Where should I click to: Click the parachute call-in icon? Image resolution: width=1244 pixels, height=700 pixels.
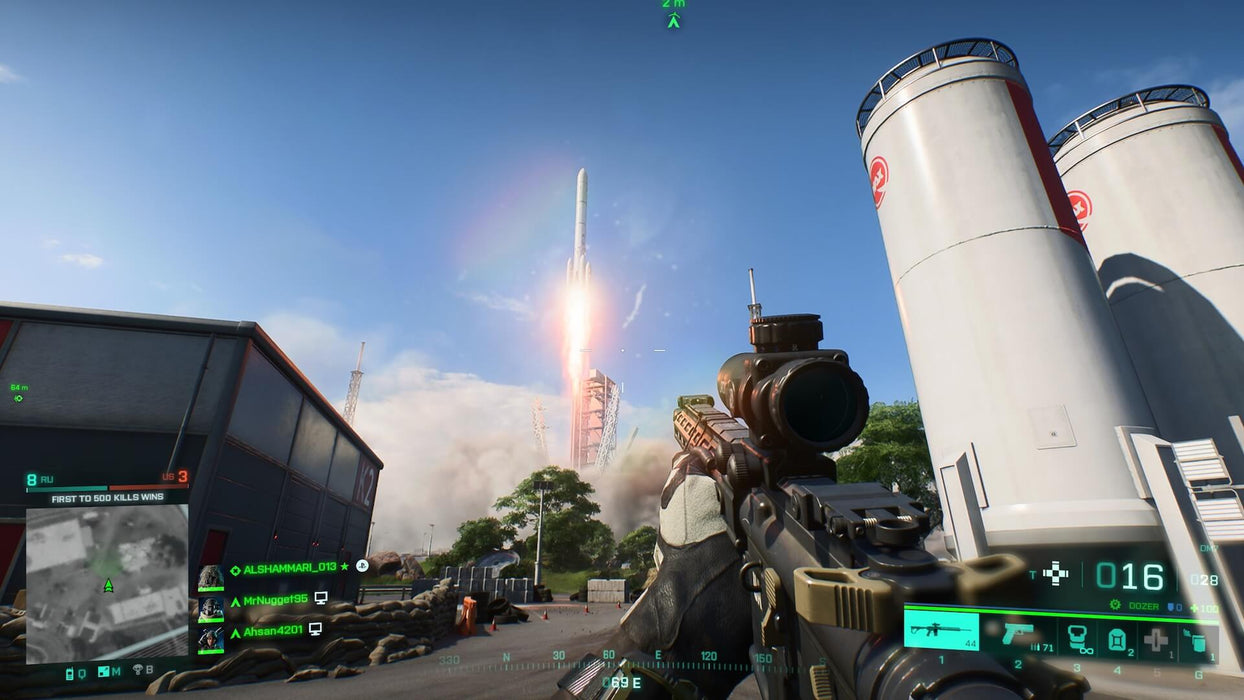tap(138, 670)
